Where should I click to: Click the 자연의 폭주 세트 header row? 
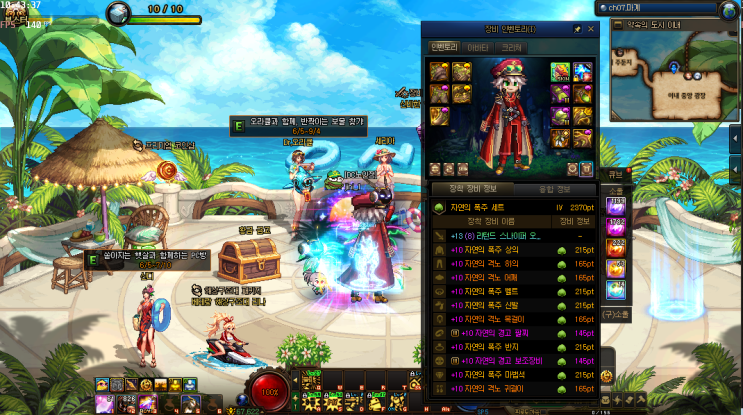pyautogui.click(x=500, y=207)
